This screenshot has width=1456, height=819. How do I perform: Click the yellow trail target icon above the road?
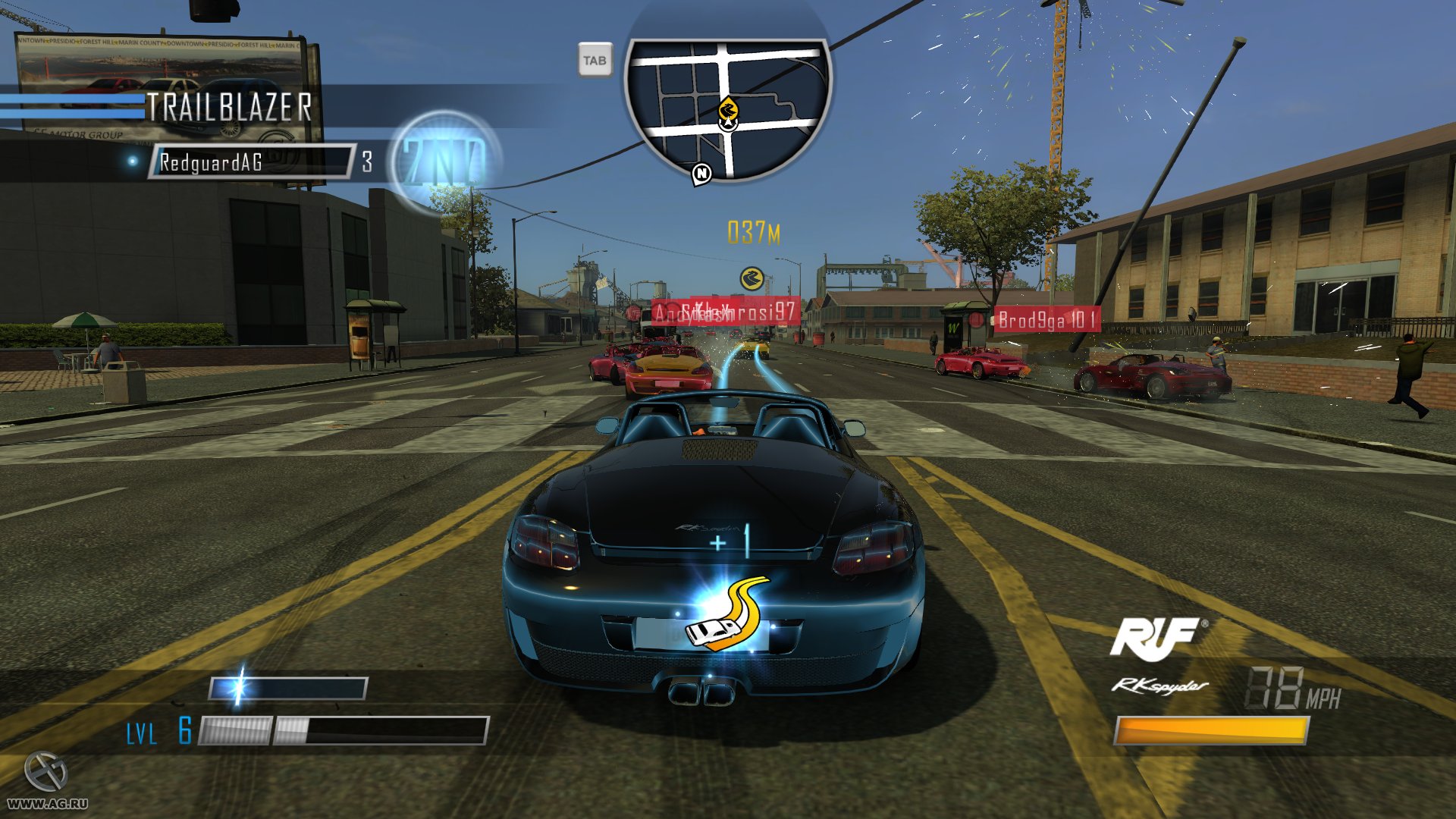point(752,279)
